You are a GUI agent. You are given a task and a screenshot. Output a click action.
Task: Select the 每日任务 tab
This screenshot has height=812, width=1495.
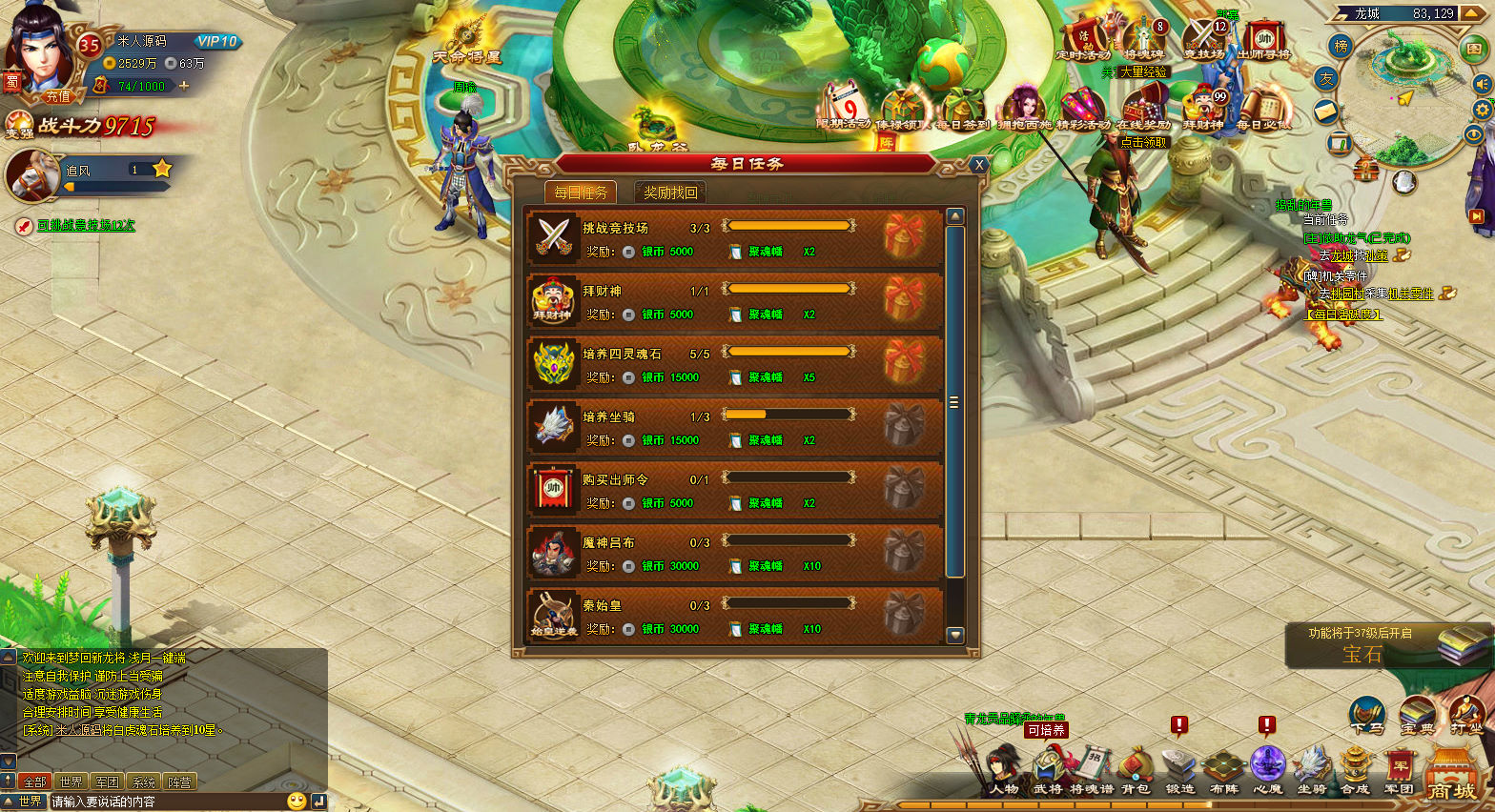581,193
